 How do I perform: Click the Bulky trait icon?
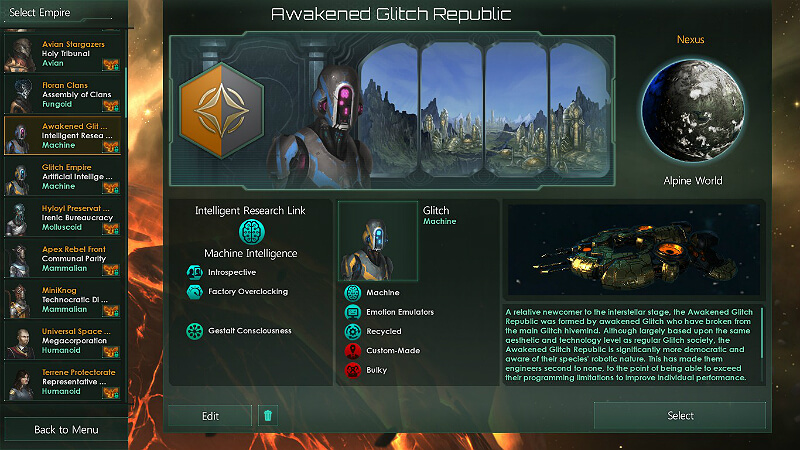point(352,370)
